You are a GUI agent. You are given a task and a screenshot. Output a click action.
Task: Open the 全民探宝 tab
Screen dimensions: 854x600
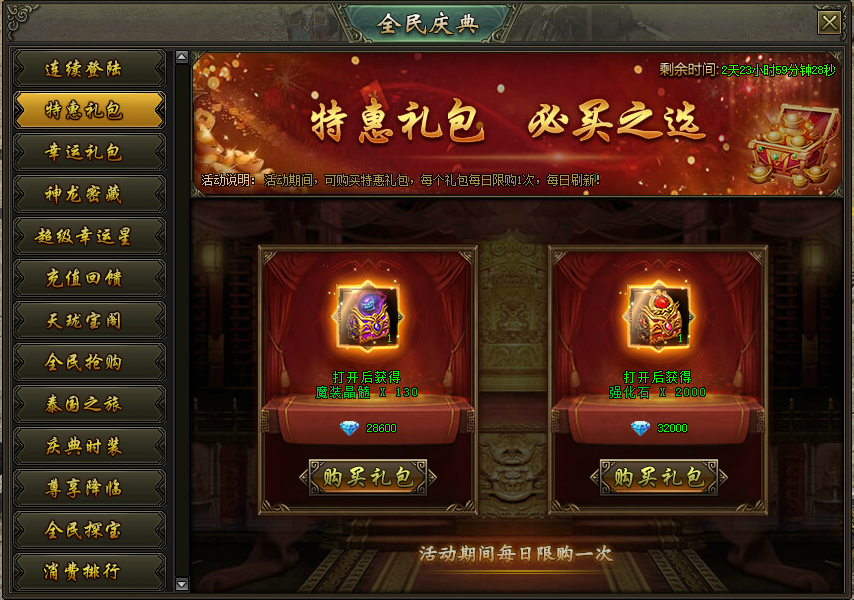[89, 530]
